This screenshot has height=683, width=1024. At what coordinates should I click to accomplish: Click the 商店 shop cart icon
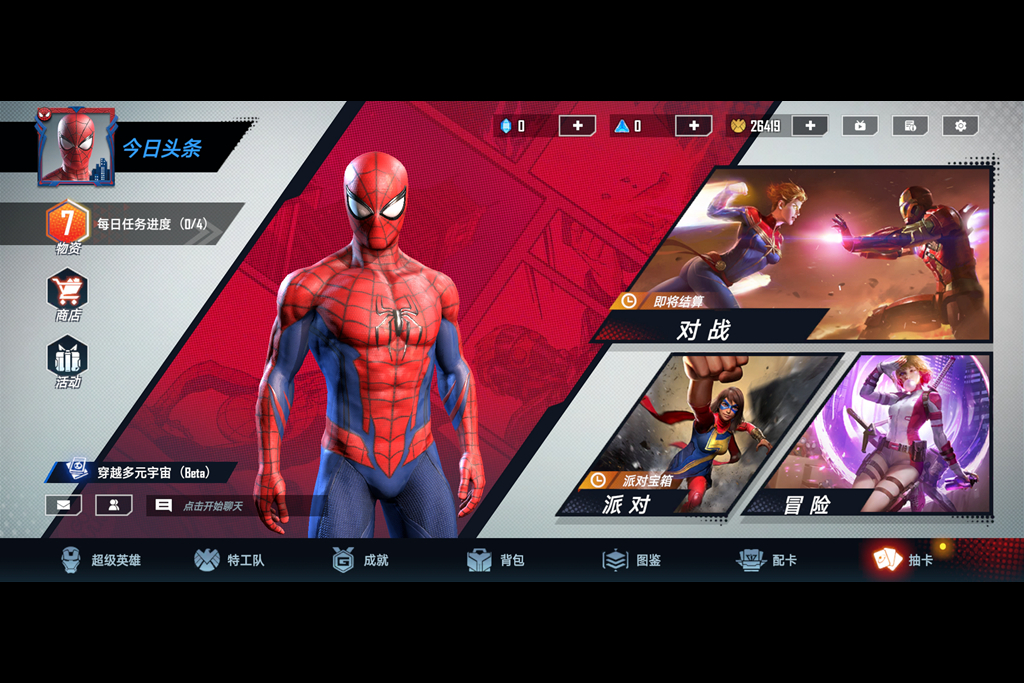(67, 291)
